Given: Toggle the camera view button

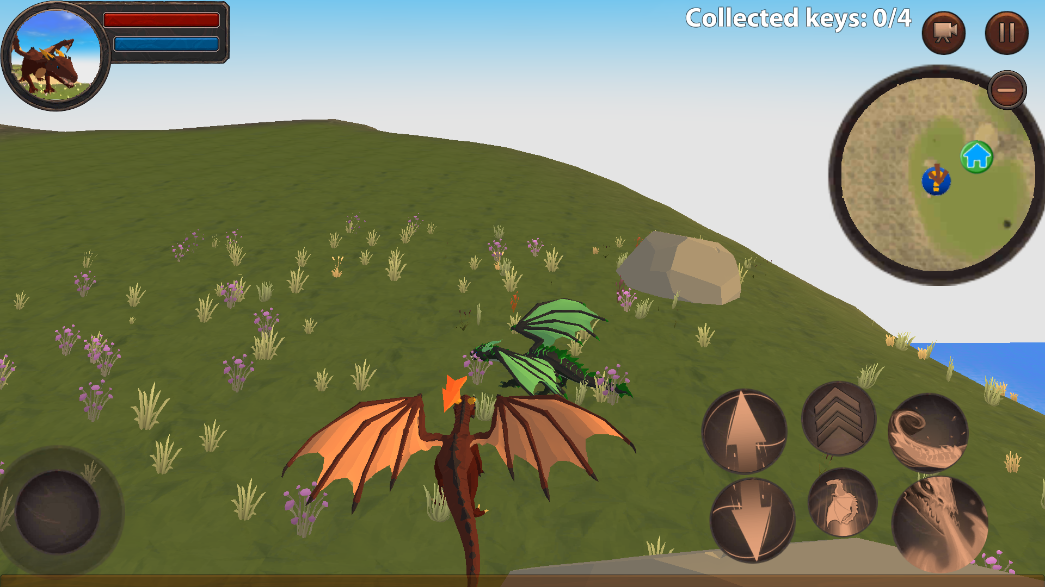Looking at the screenshot, I should (943, 33).
